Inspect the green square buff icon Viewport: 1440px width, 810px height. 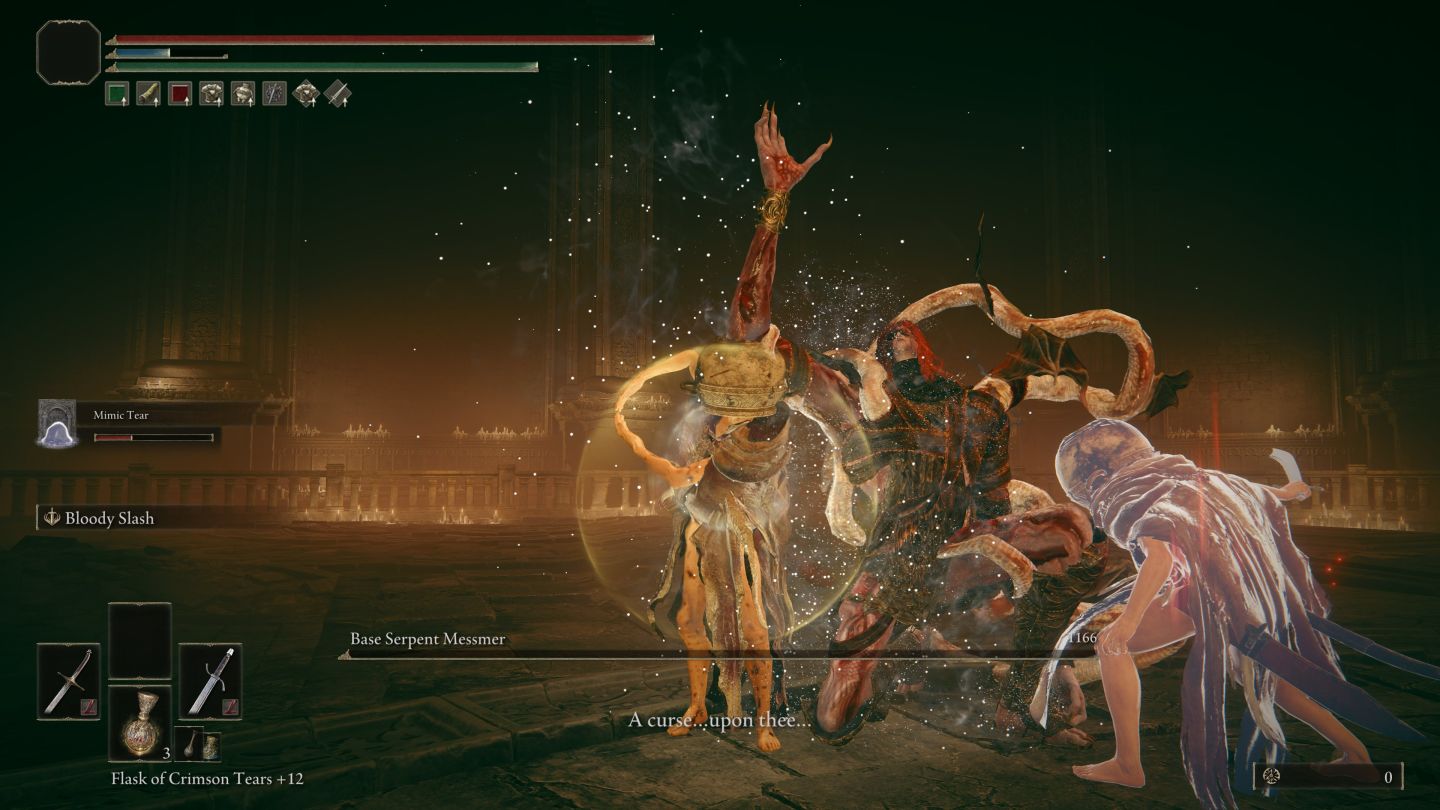pos(117,94)
